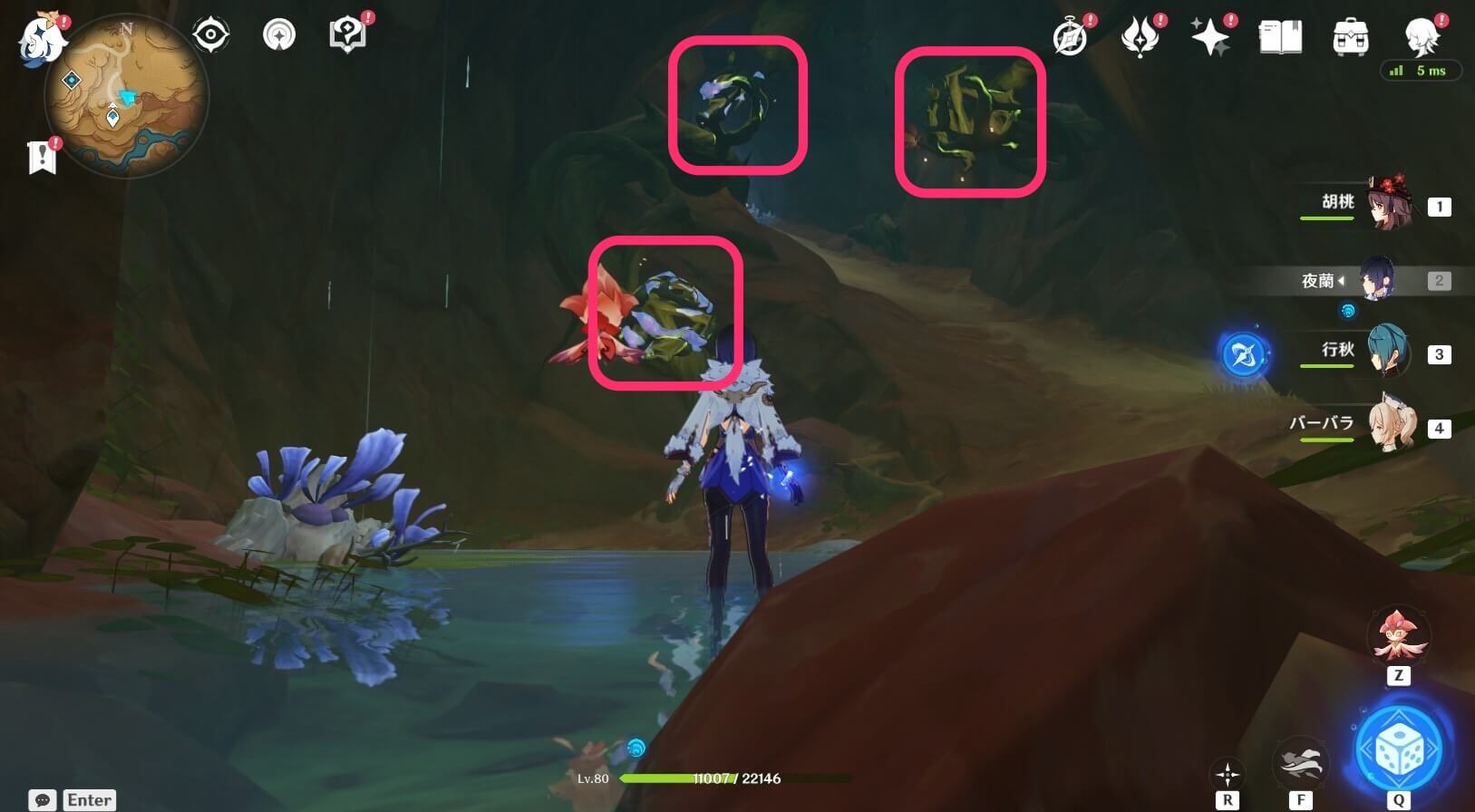Open the events overview timer icon
Viewport: 1475px width, 812px height.
[x=1071, y=36]
